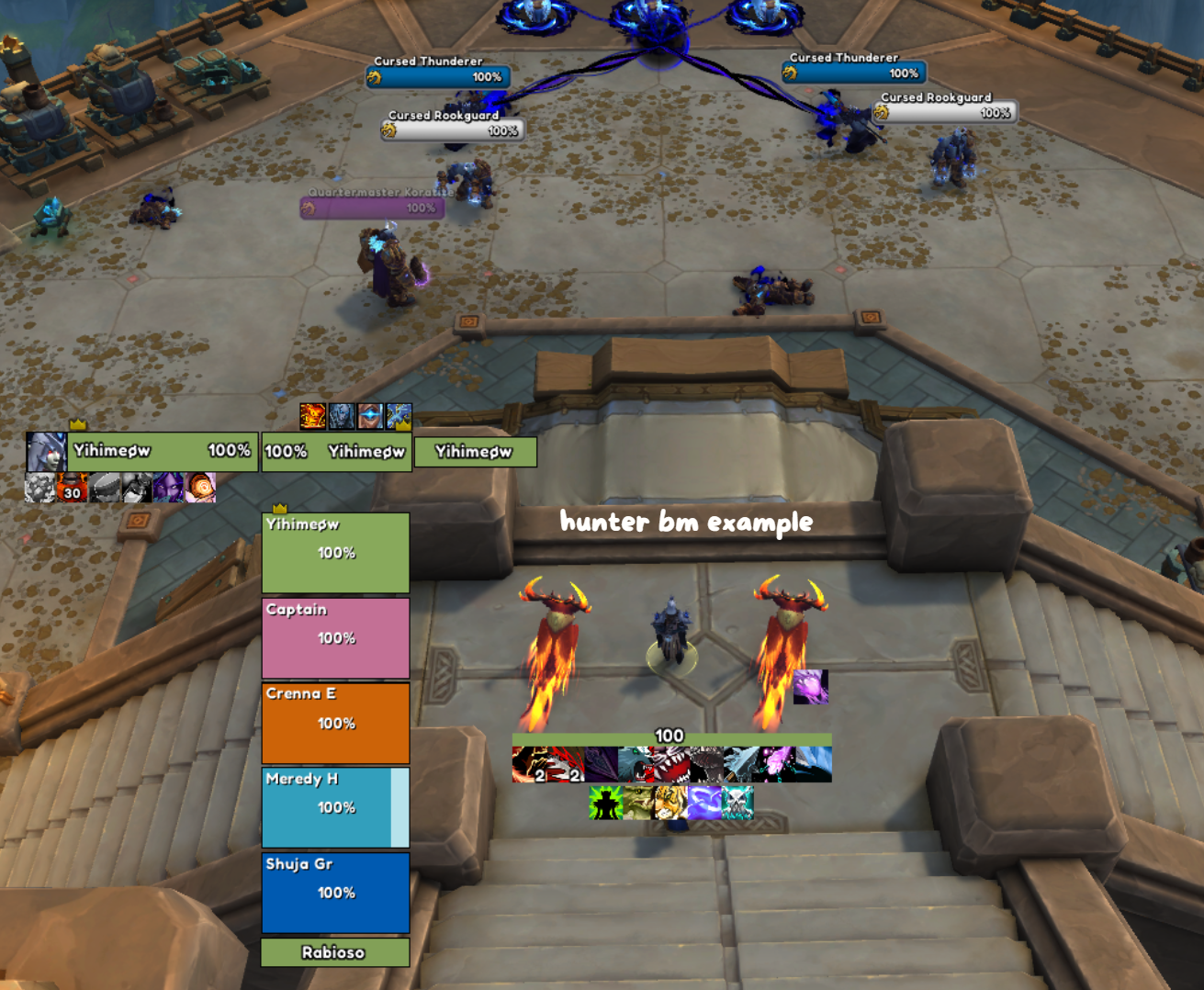This screenshot has width=1204, height=990.
Task: Click the green glowing silhouette ability icon
Action: point(605,803)
